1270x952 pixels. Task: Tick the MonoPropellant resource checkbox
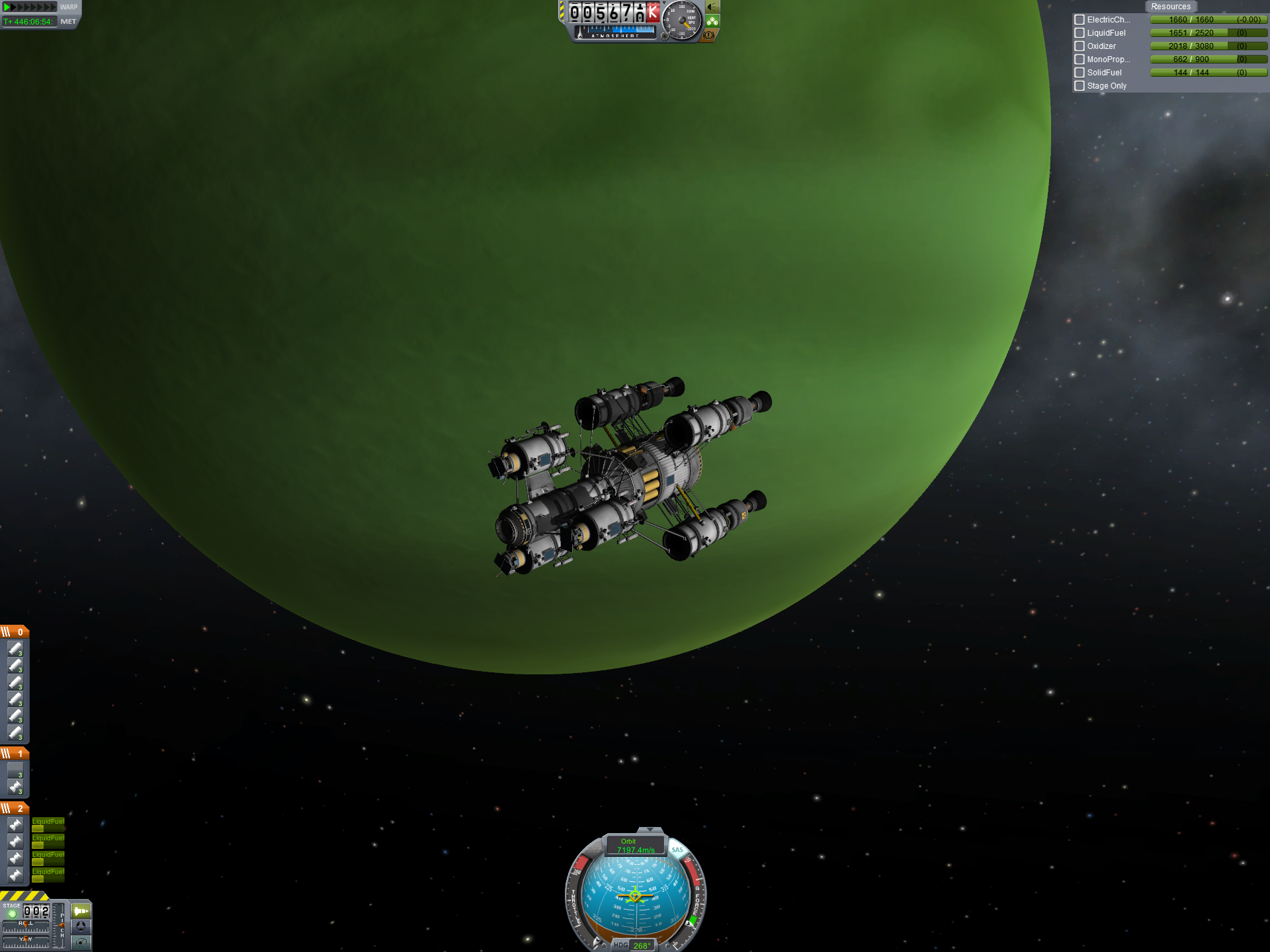tap(1079, 59)
